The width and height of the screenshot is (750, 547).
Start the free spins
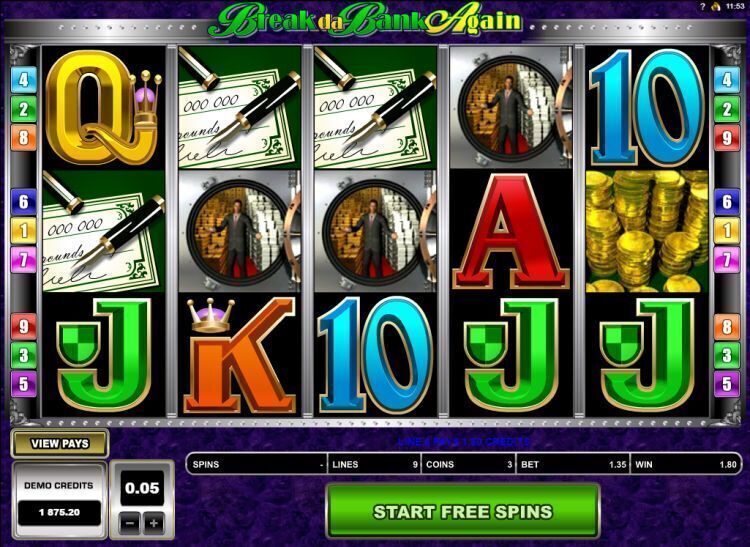pos(462,511)
